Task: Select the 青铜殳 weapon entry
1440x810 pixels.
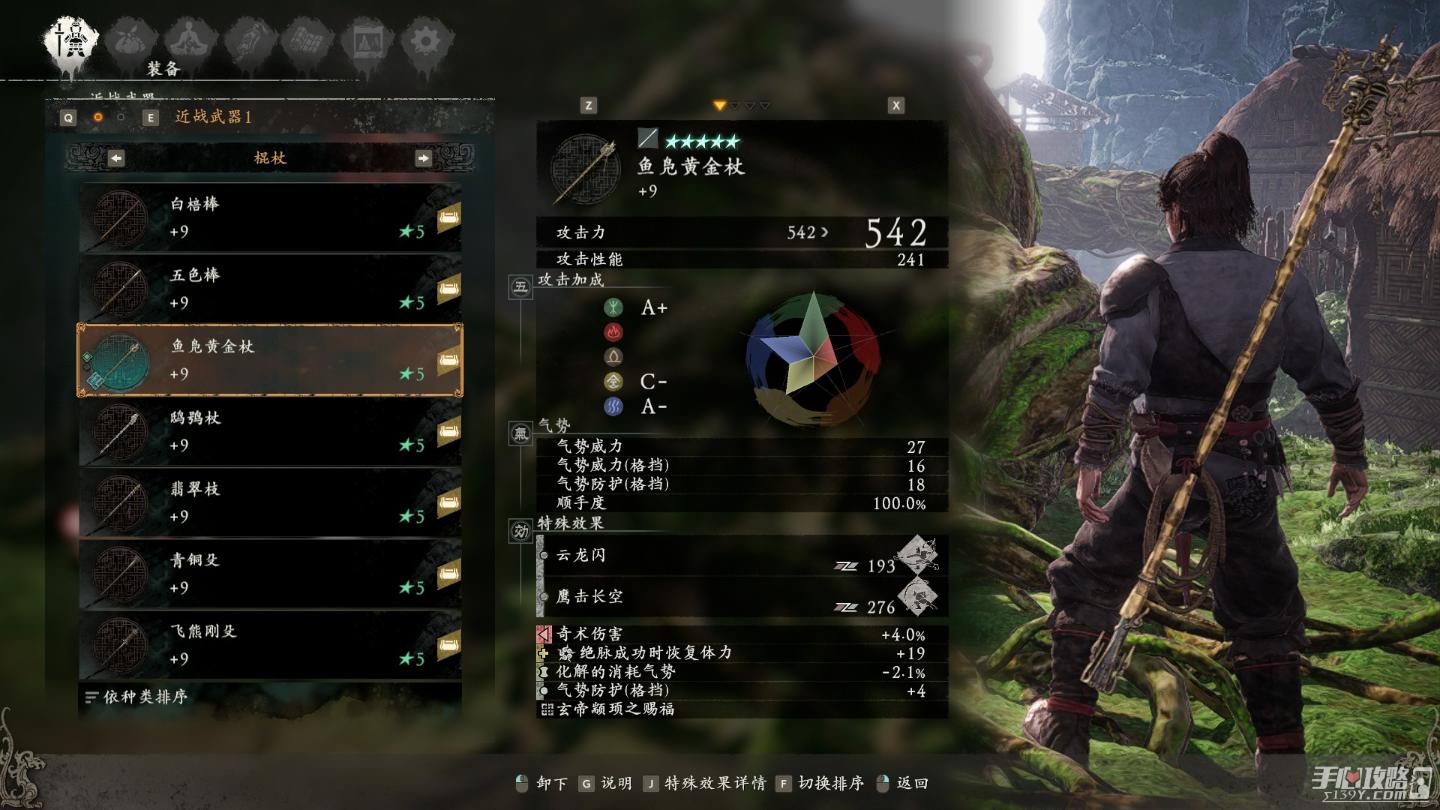Action: coord(270,573)
